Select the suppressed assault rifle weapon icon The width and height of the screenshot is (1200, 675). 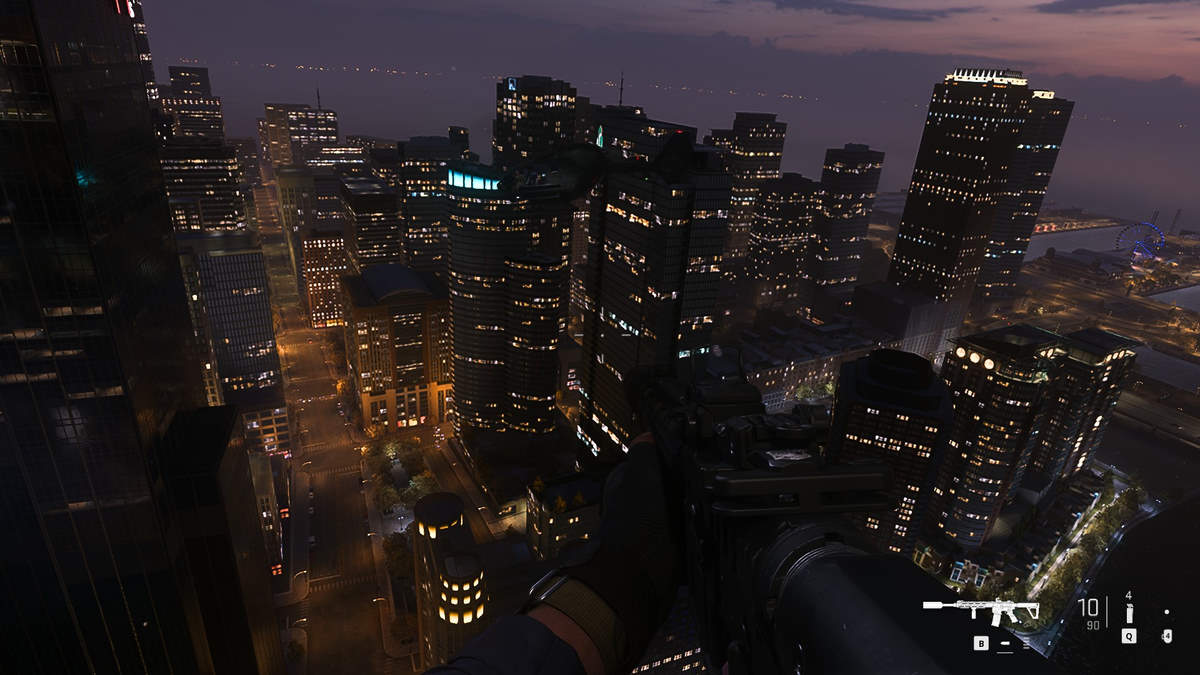pos(981,610)
